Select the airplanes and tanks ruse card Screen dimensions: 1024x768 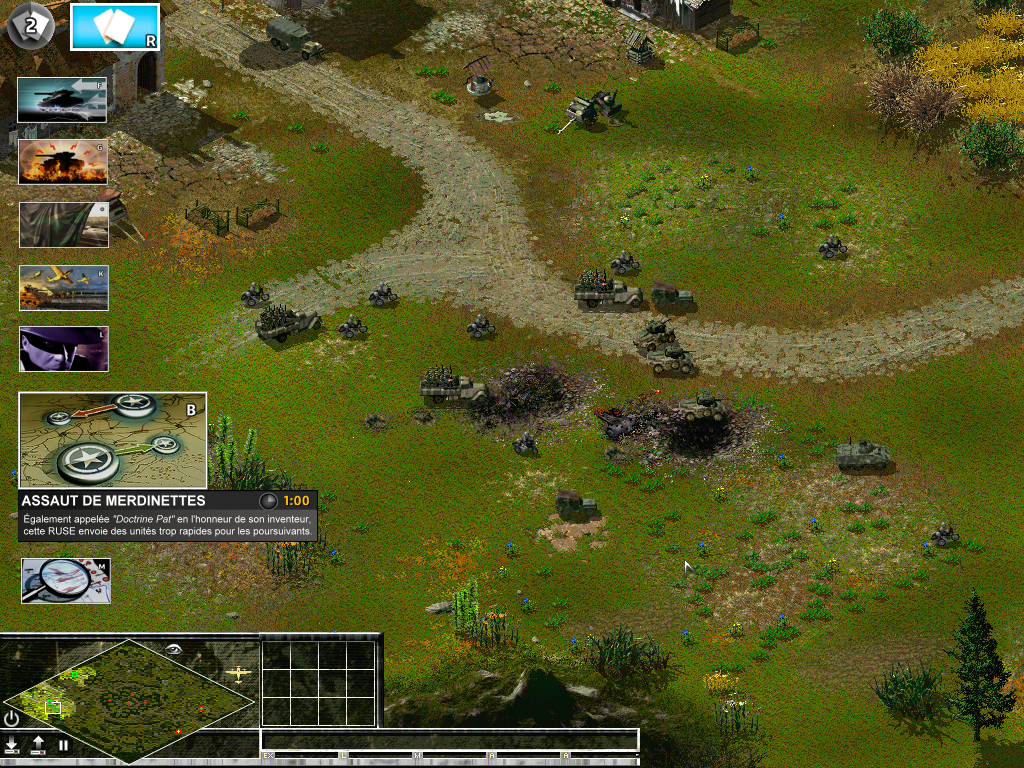(x=63, y=287)
